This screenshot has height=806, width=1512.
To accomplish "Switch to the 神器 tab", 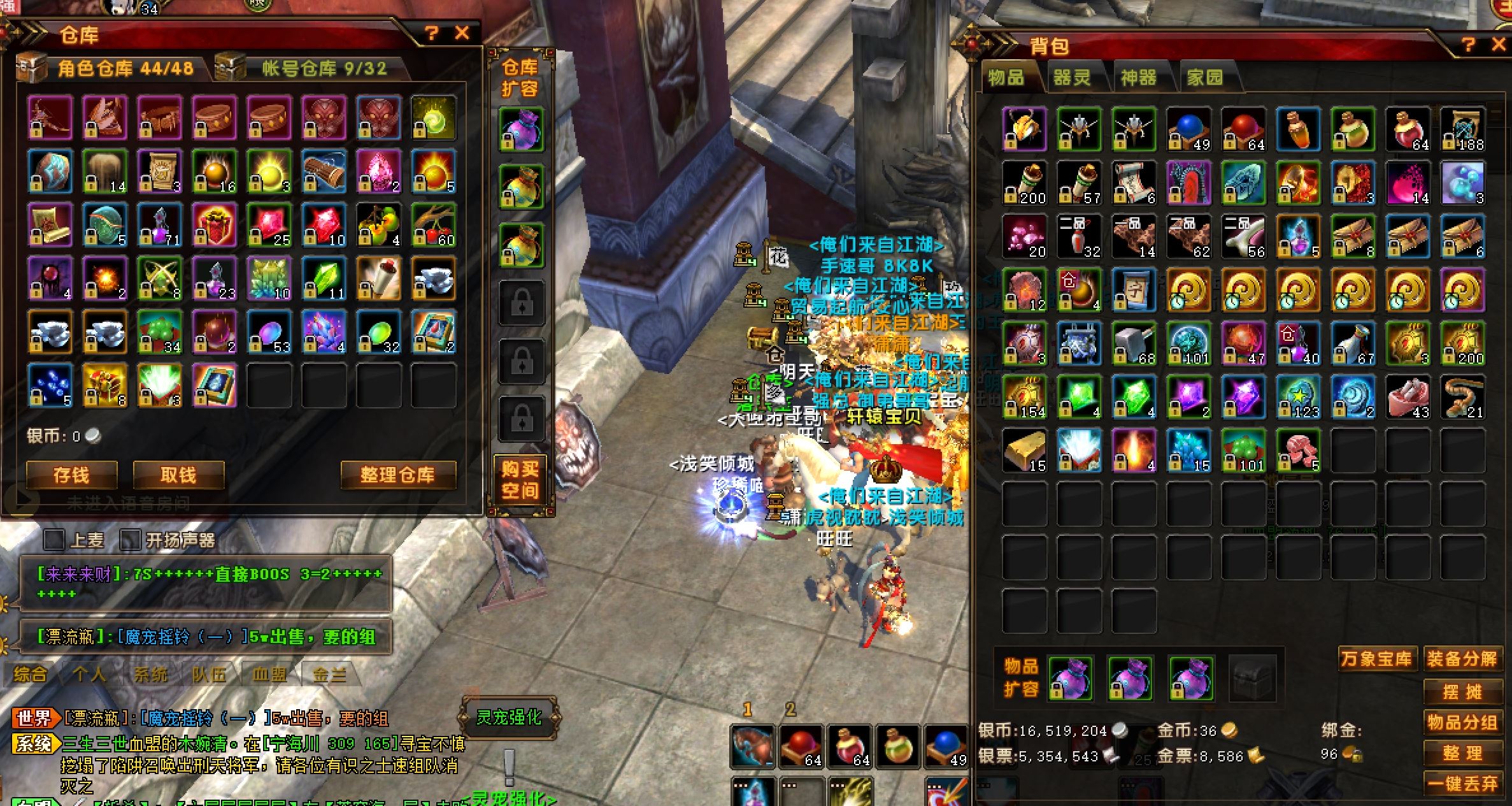I will pyautogui.click(x=1139, y=78).
